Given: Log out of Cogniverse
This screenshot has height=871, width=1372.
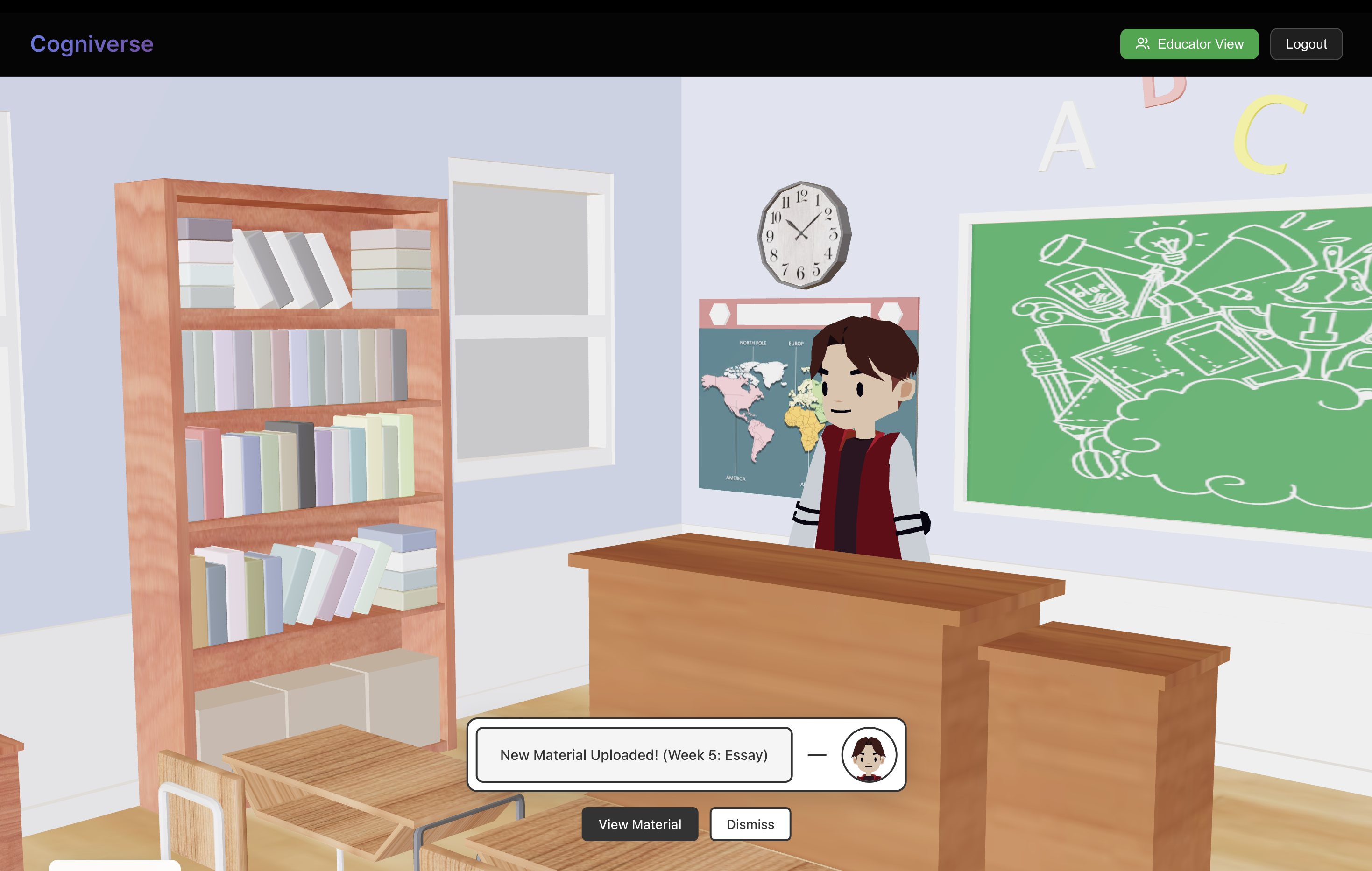Looking at the screenshot, I should coord(1305,44).
